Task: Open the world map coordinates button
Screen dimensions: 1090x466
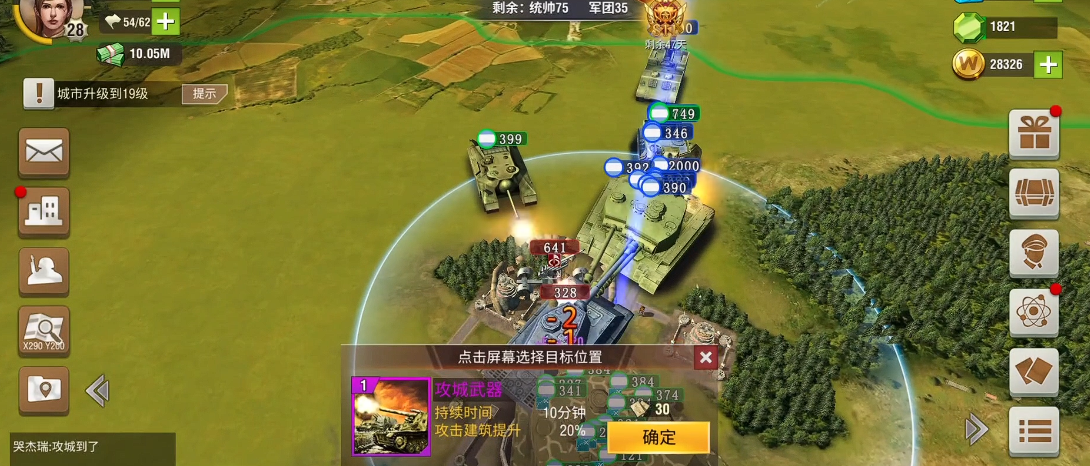Action: click(44, 331)
